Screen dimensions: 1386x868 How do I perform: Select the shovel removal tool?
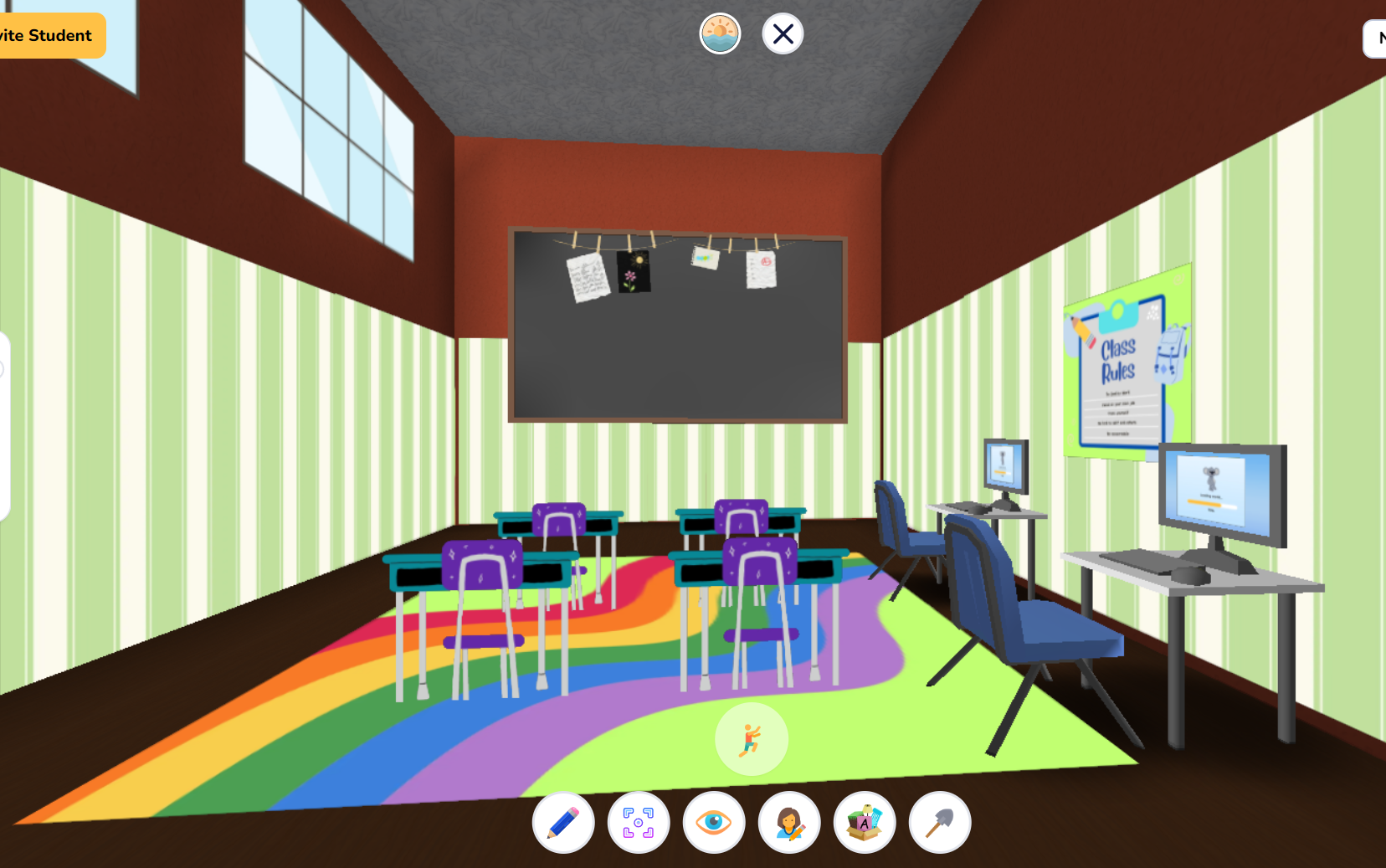point(938,823)
